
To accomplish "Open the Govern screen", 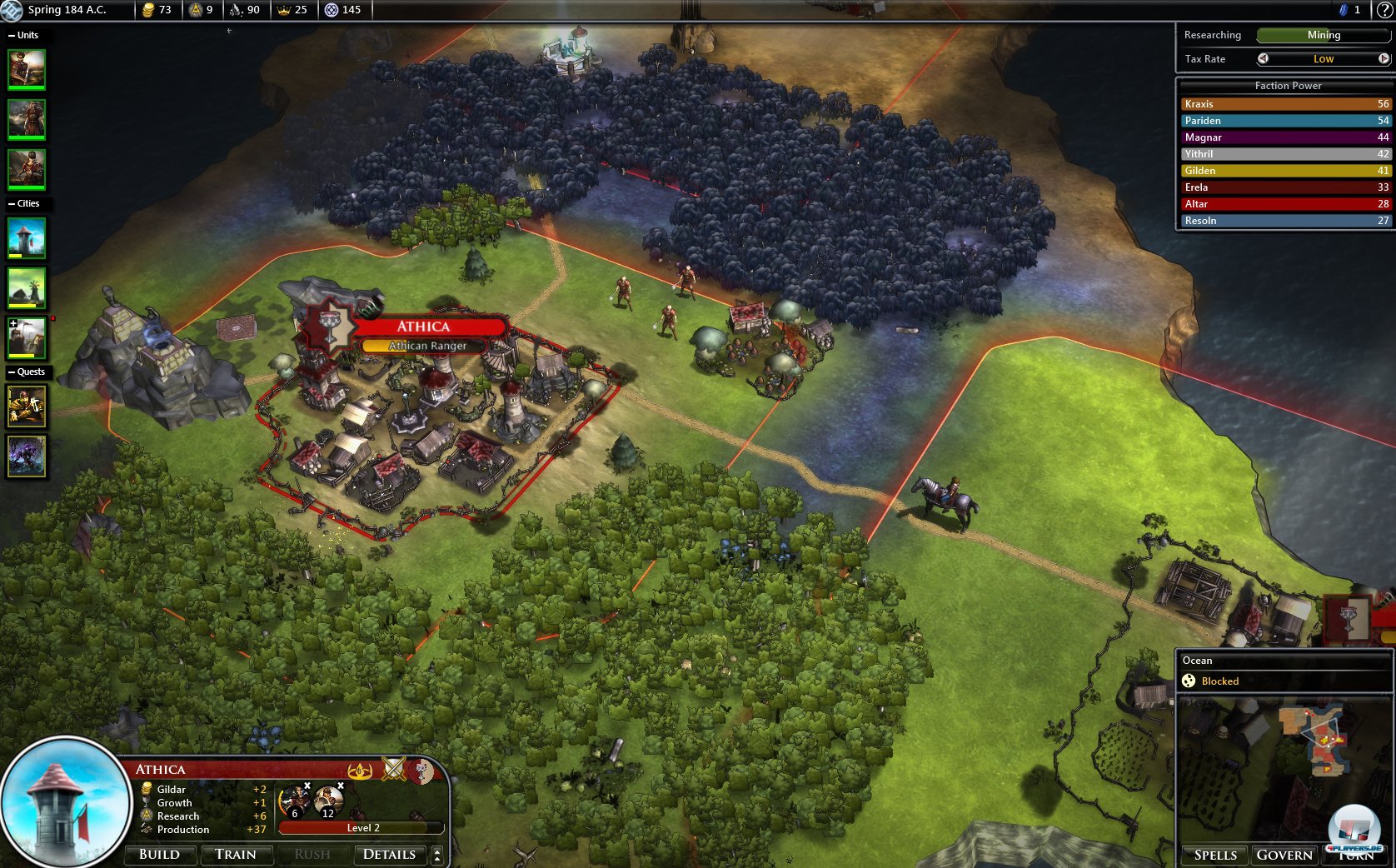I will point(1284,856).
